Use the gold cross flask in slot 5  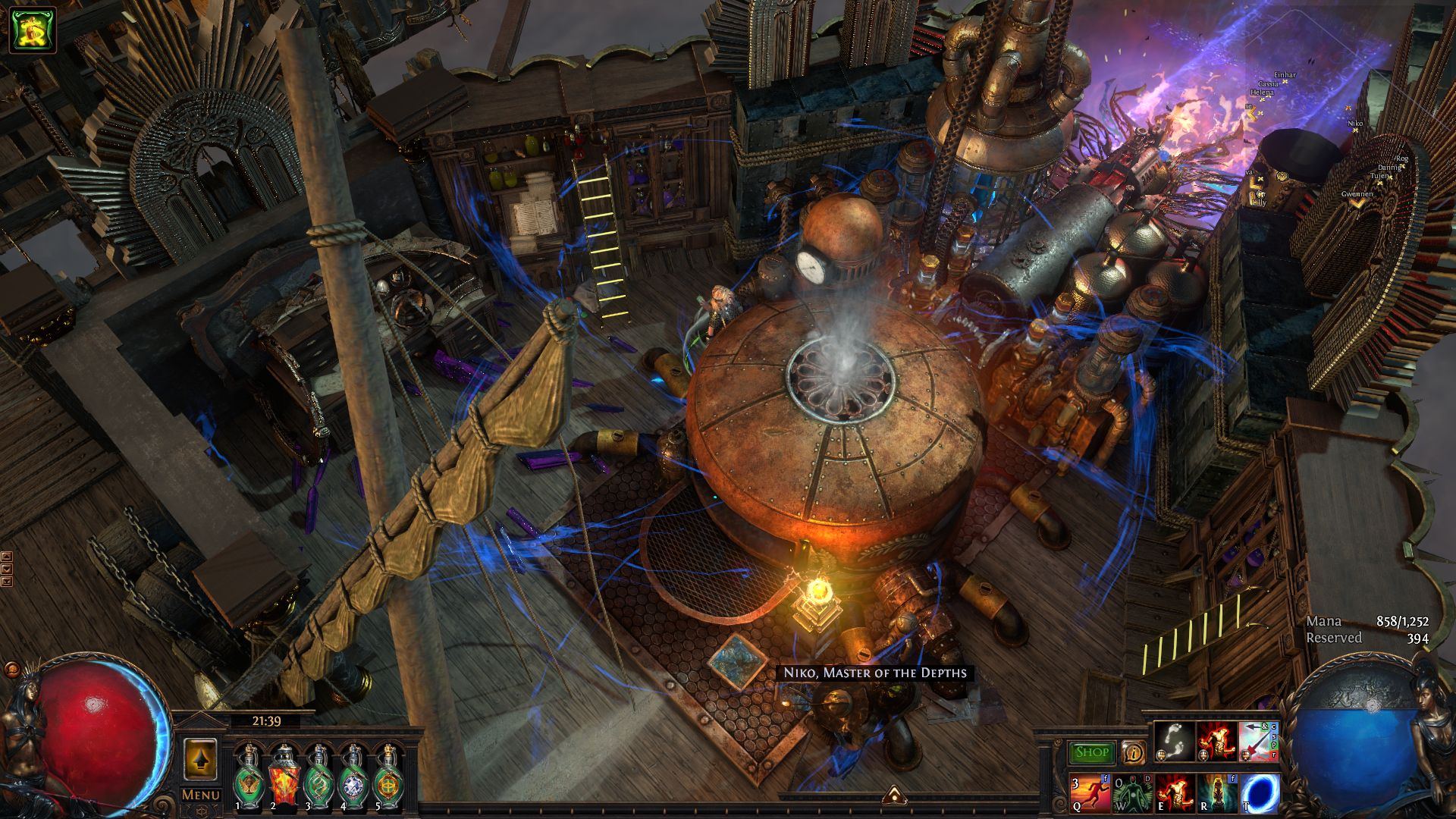[x=388, y=779]
